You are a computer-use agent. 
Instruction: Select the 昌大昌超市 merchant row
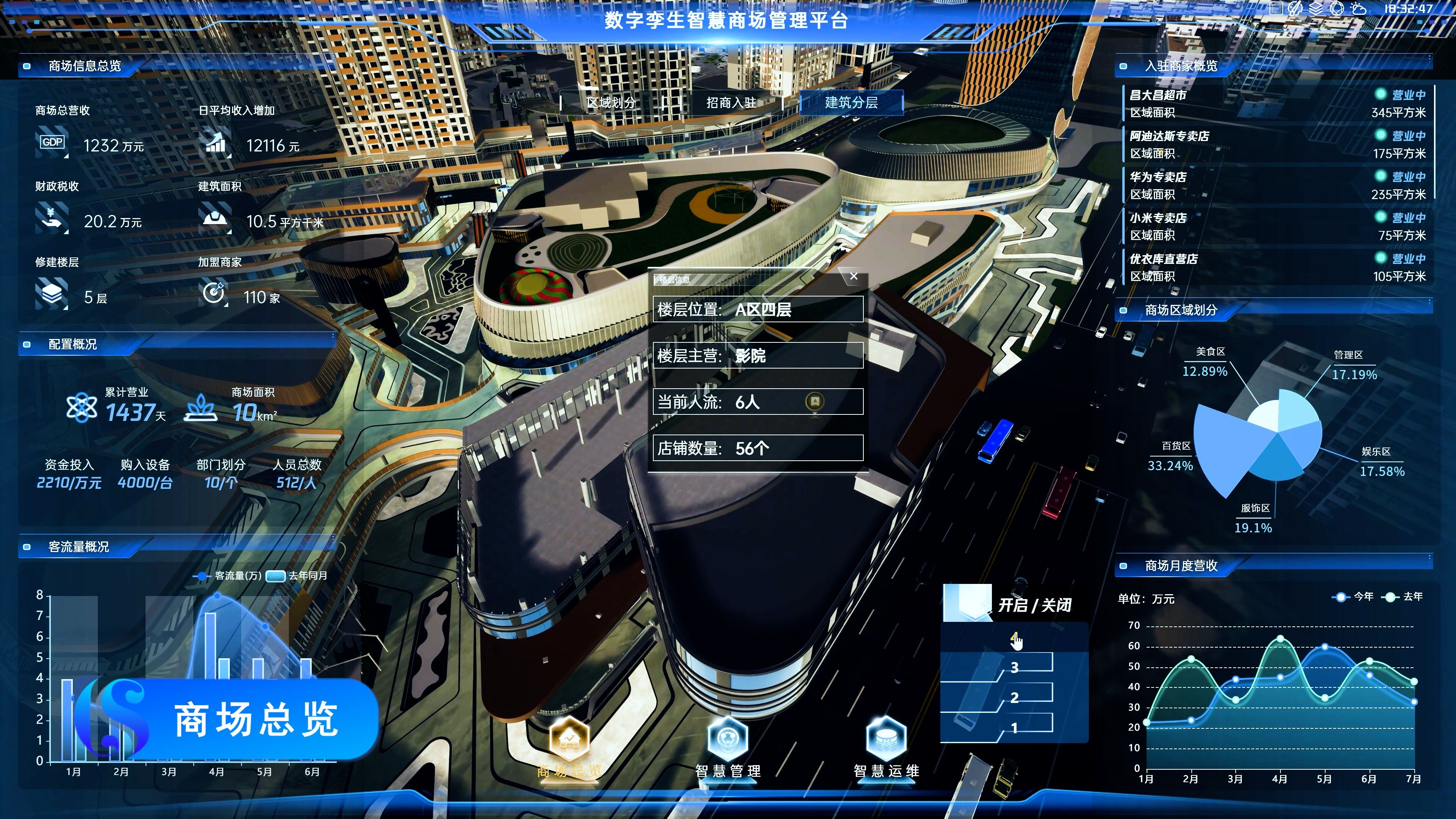[1277, 104]
